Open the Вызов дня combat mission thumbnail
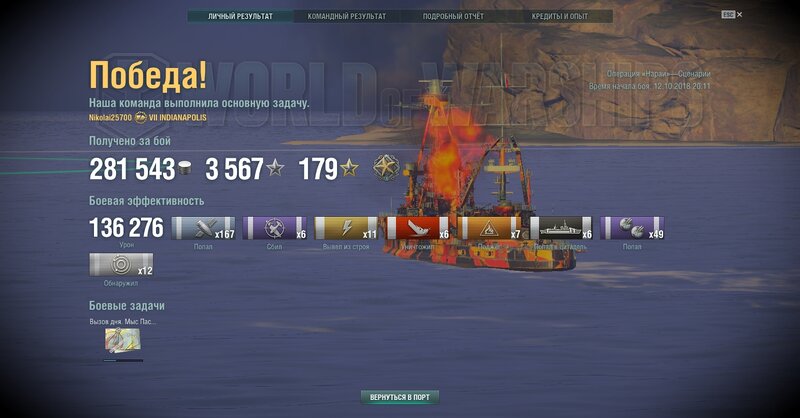 [123, 341]
